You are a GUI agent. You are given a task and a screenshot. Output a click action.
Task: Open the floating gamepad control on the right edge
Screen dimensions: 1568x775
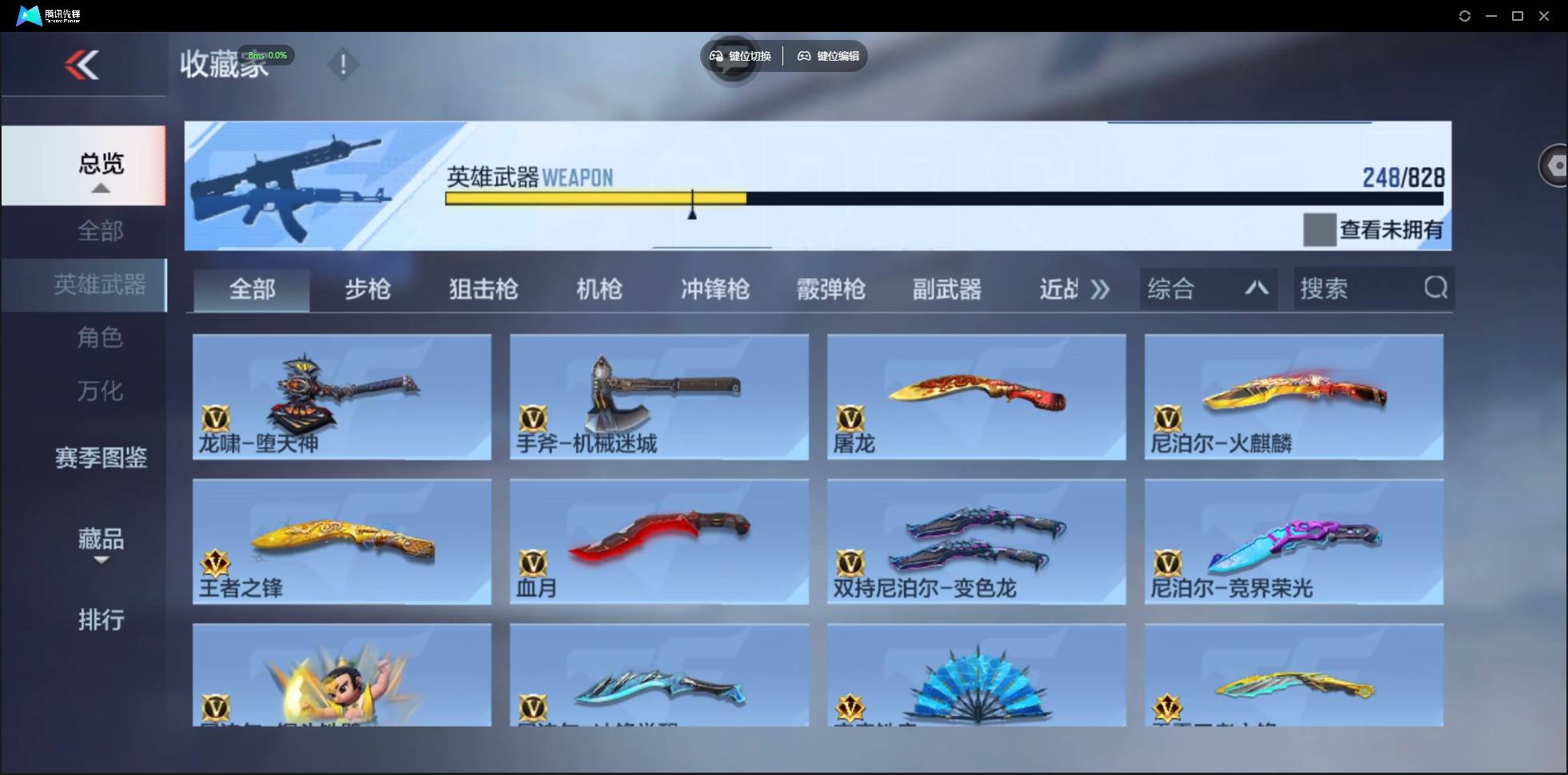point(1555,165)
